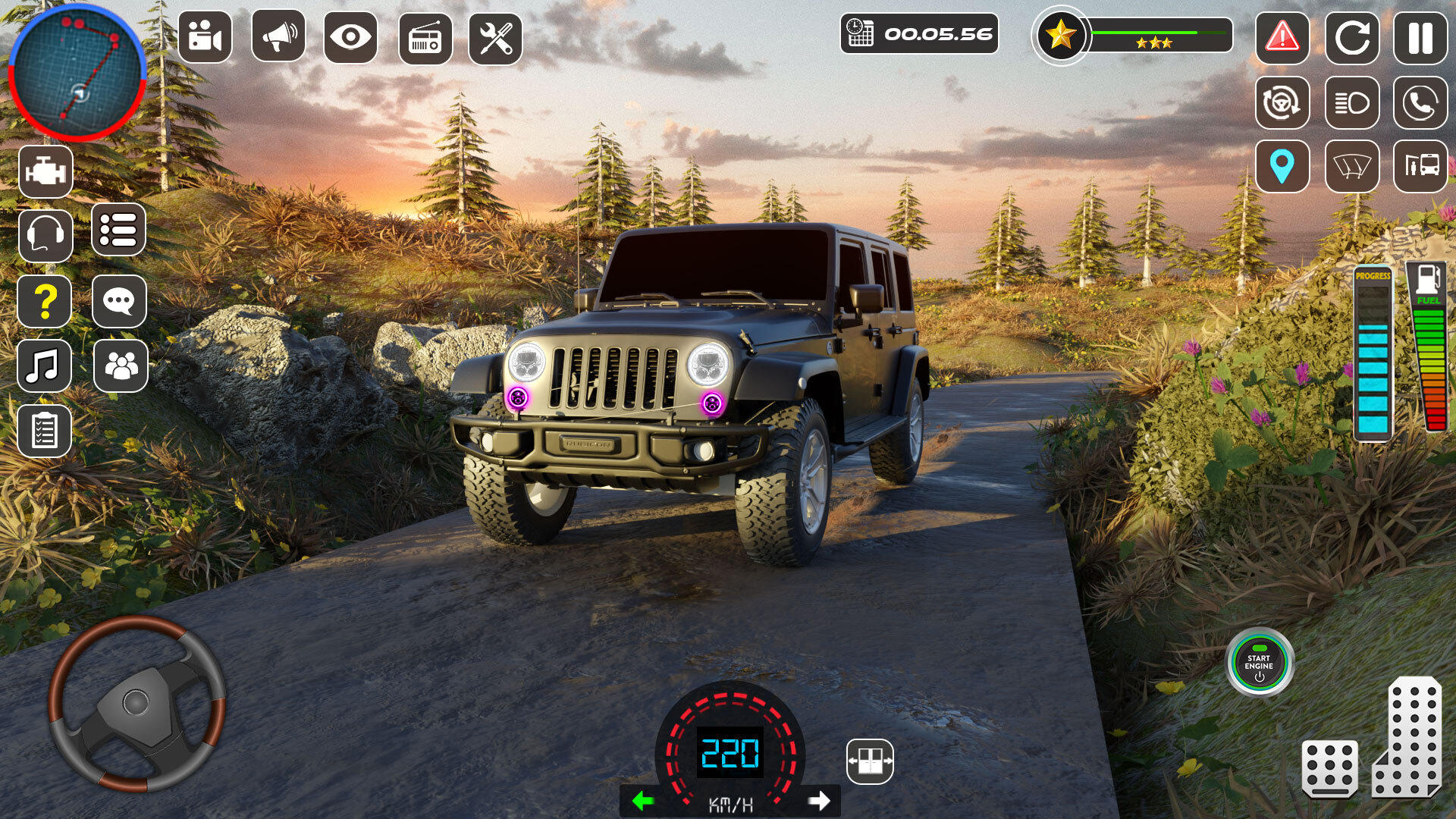
Task: Open the yellow question mark help
Action: pos(45,302)
